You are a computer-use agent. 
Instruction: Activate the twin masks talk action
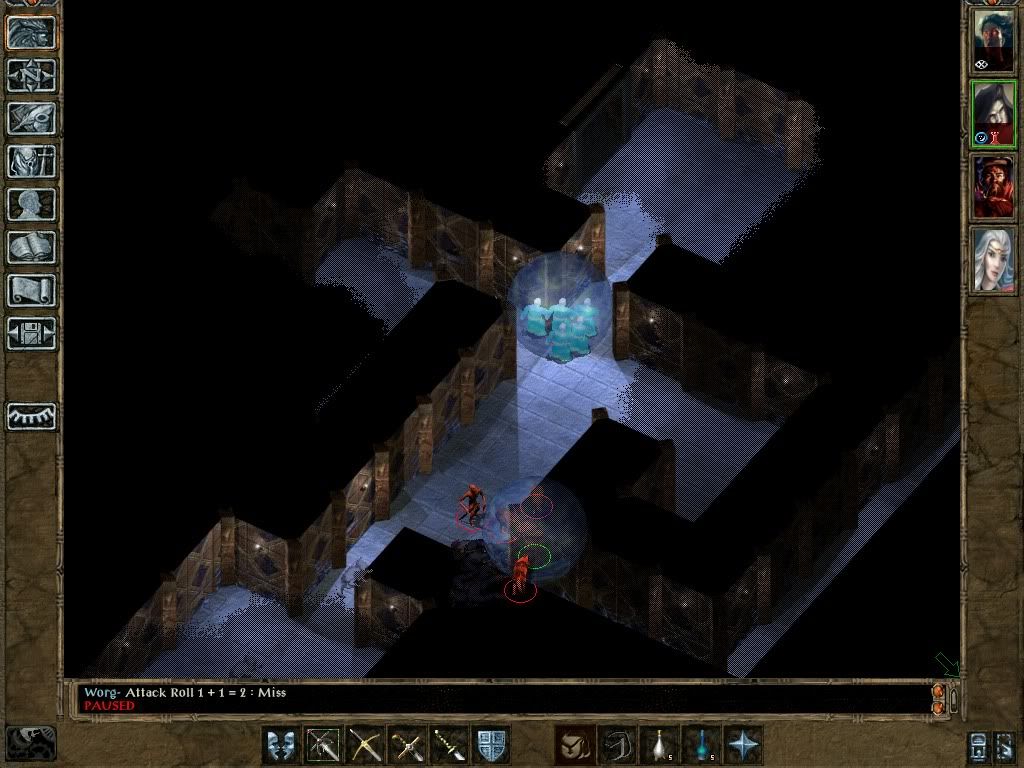(x=281, y=746)
